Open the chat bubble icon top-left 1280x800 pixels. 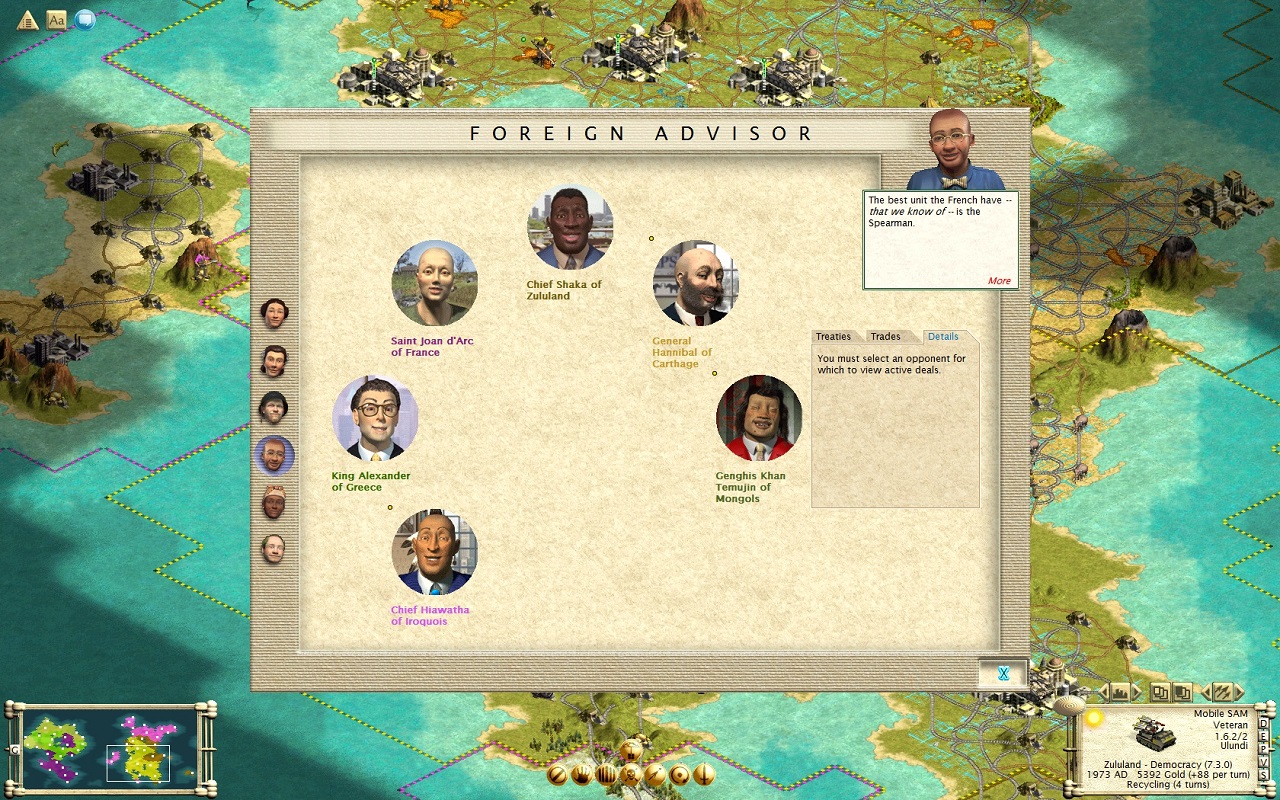coord(86,18)
